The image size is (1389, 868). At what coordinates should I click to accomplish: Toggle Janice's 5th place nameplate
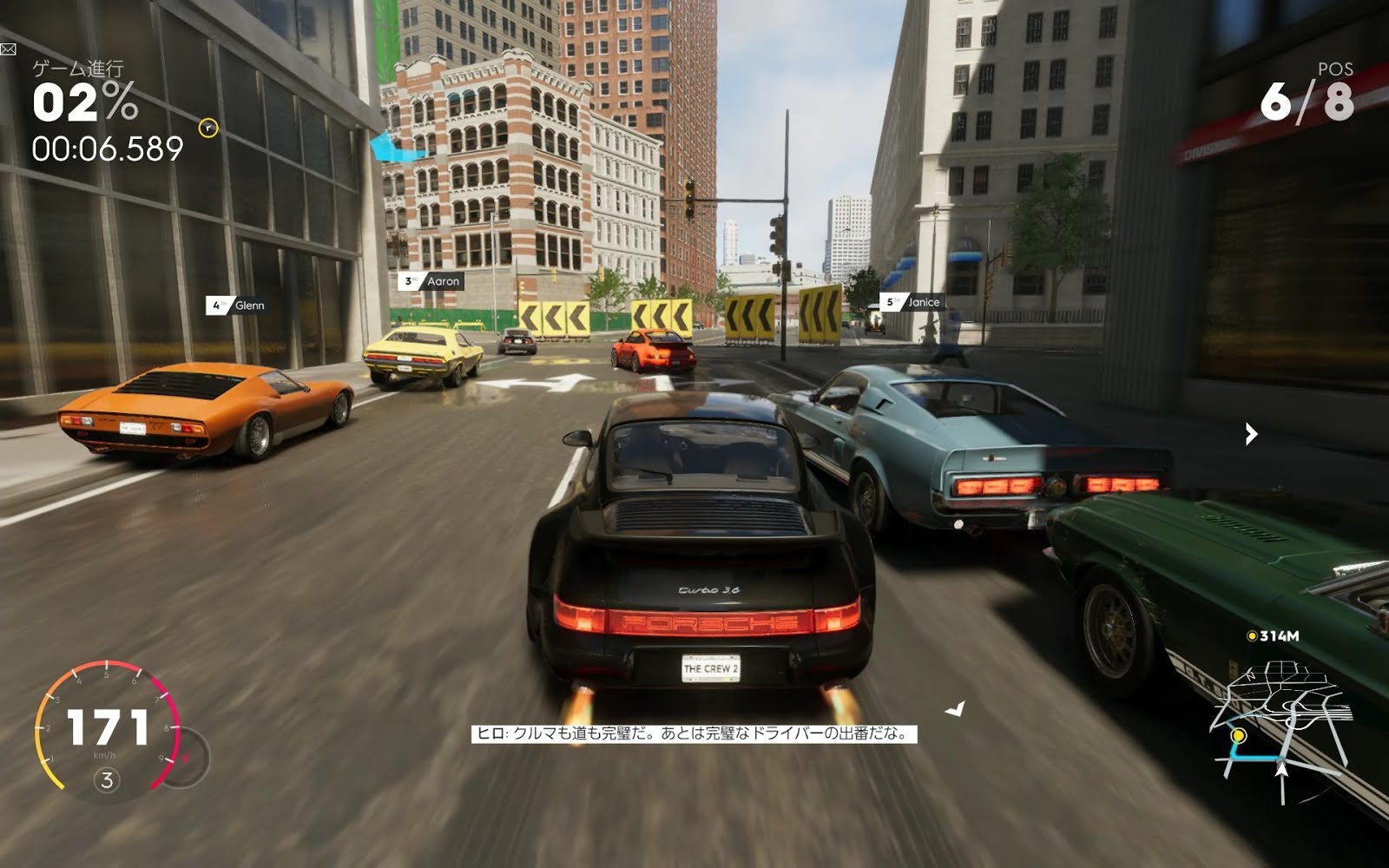[914, 302]
